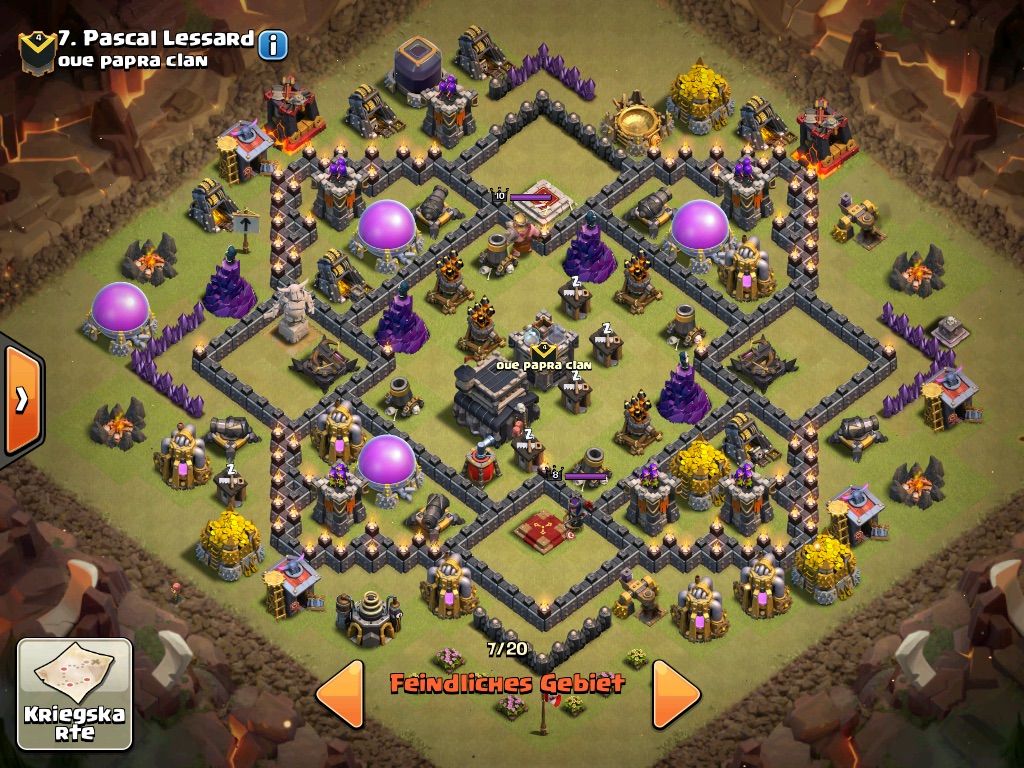Go to the previous enemy base
Viewport: 1024px width, 768px height.
pos(340,693)
